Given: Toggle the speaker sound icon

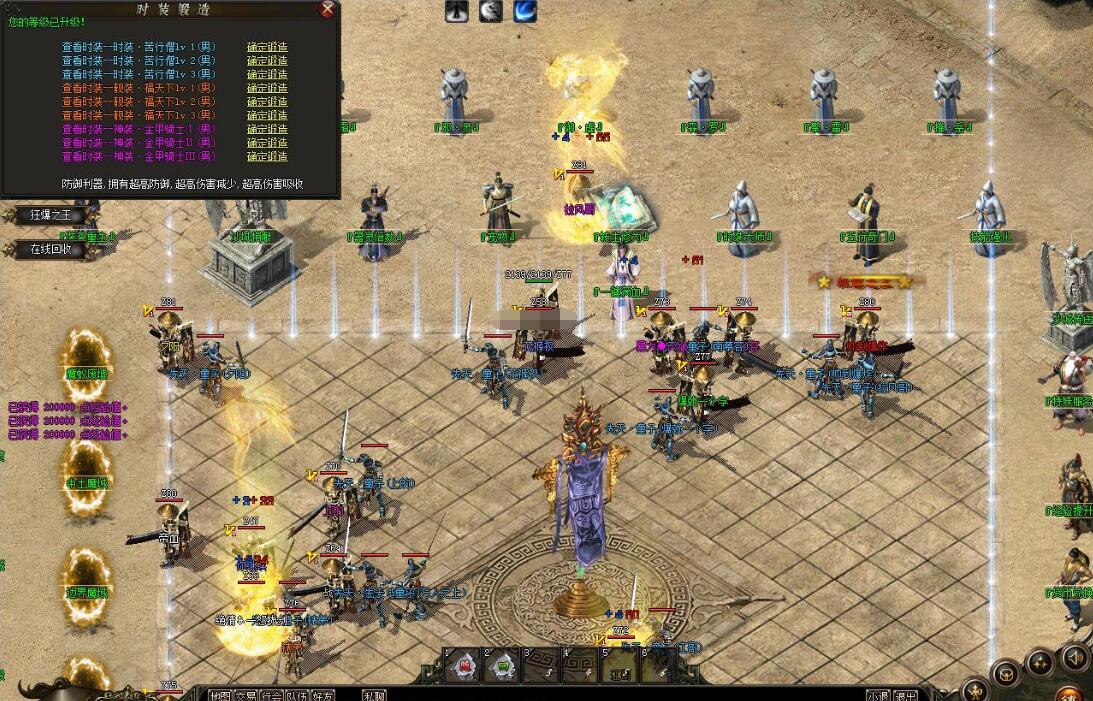Looking at the screenshot, I should tap(1075, 658).
